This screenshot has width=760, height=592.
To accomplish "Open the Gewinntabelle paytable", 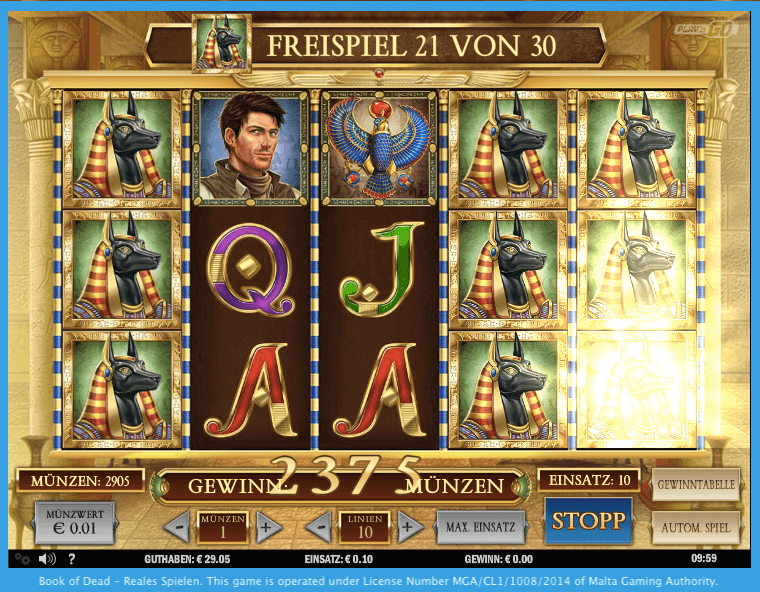I will (696, 485).
